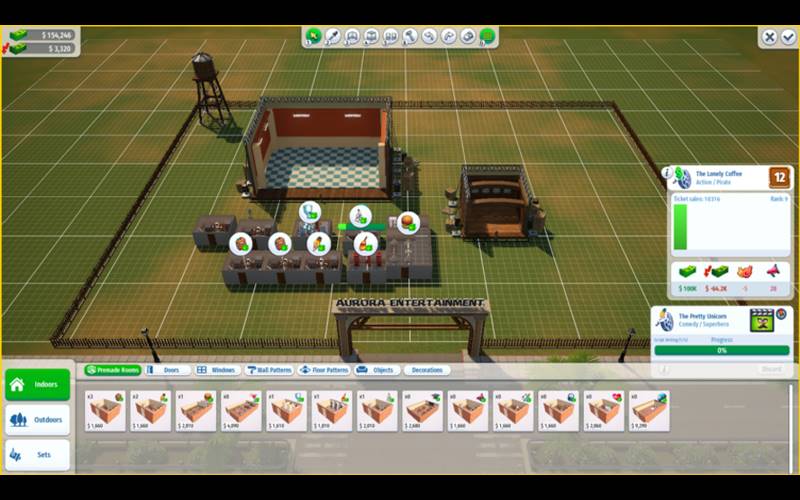This screenshot has width=800, height=500.
Task: Click the green round button ending the toolbar
Action: [487, 37]
